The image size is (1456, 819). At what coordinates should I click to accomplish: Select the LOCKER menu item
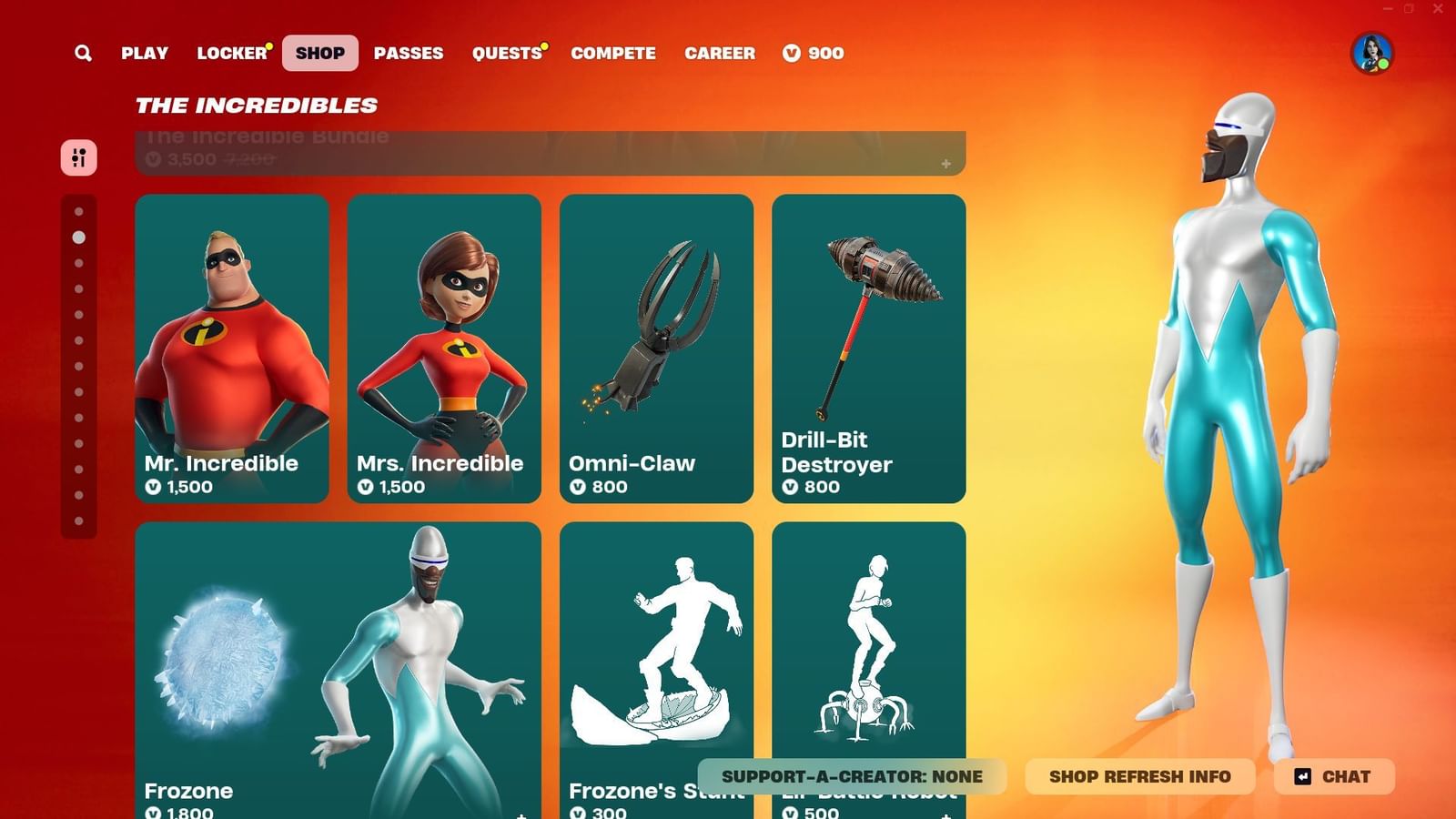230,53
